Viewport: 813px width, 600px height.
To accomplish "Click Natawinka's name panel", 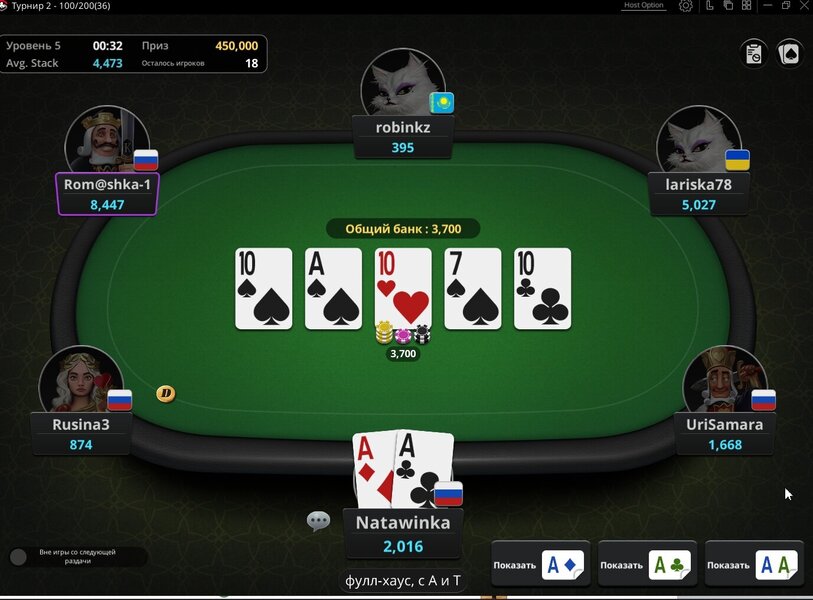I will (403, 534).
